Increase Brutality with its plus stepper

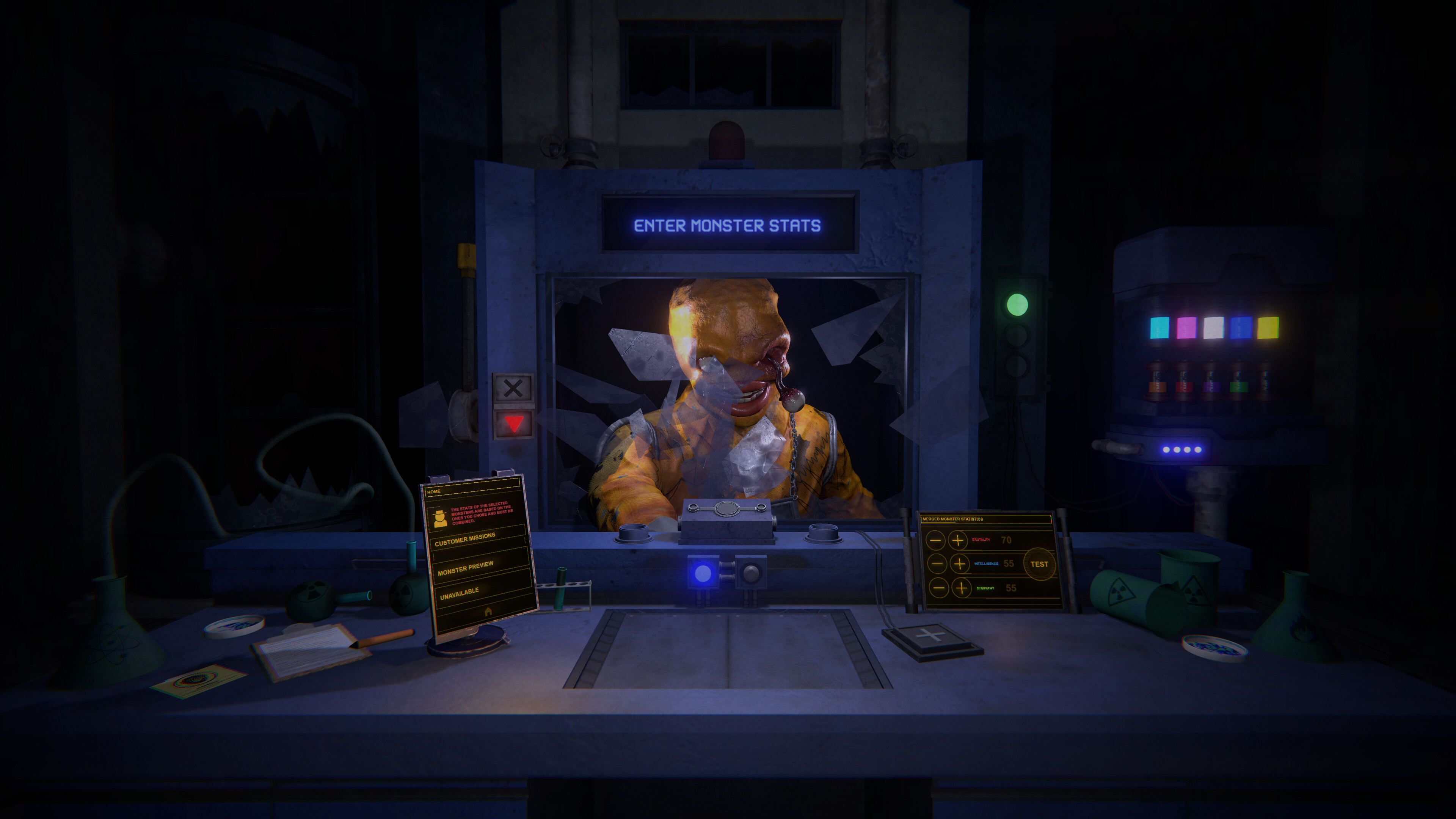[x=958, y=540]
